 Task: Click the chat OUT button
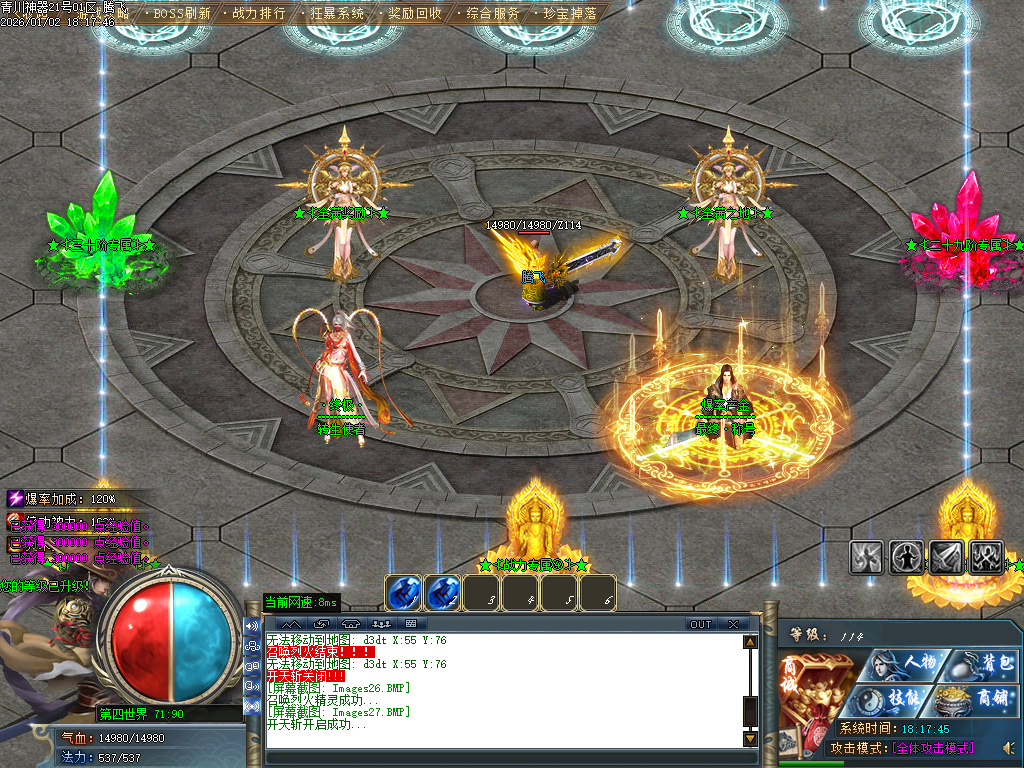[701, 624]
